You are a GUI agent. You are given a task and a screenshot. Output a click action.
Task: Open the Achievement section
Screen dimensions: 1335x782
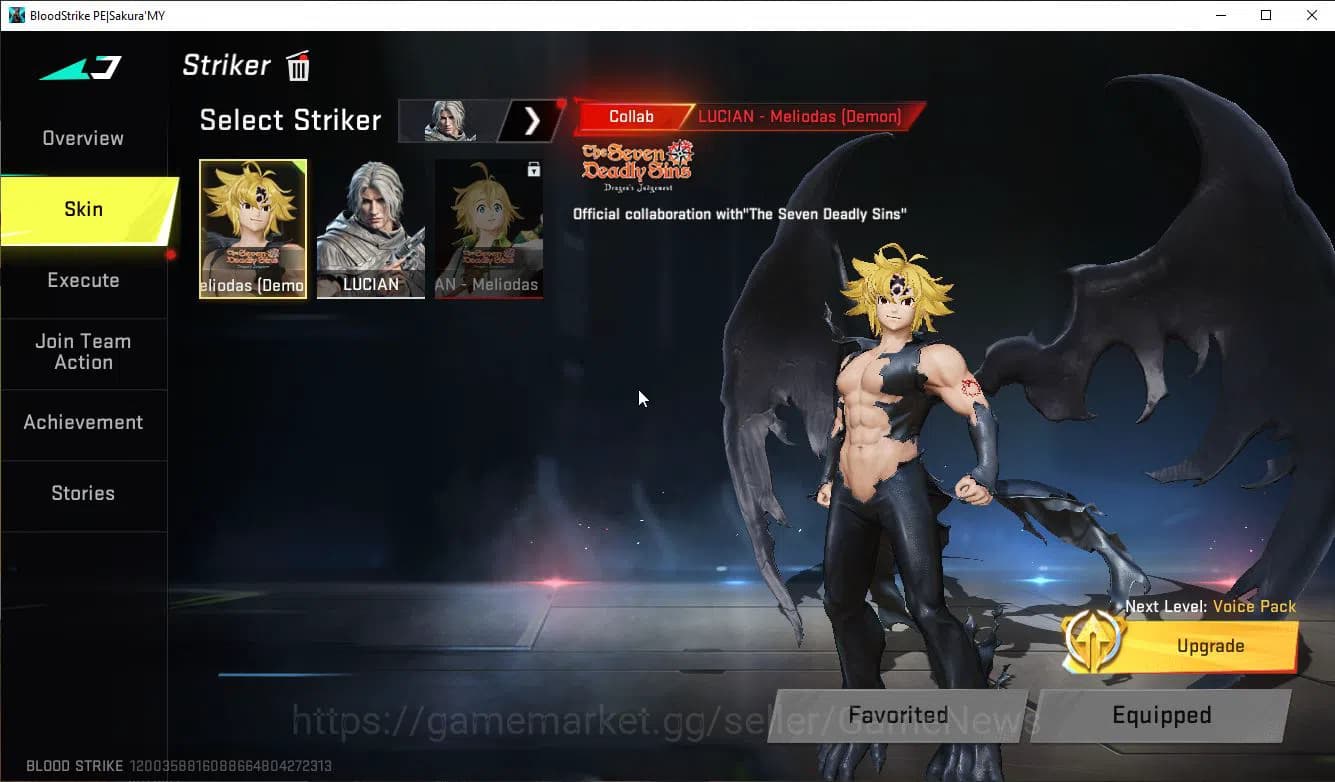83,422
